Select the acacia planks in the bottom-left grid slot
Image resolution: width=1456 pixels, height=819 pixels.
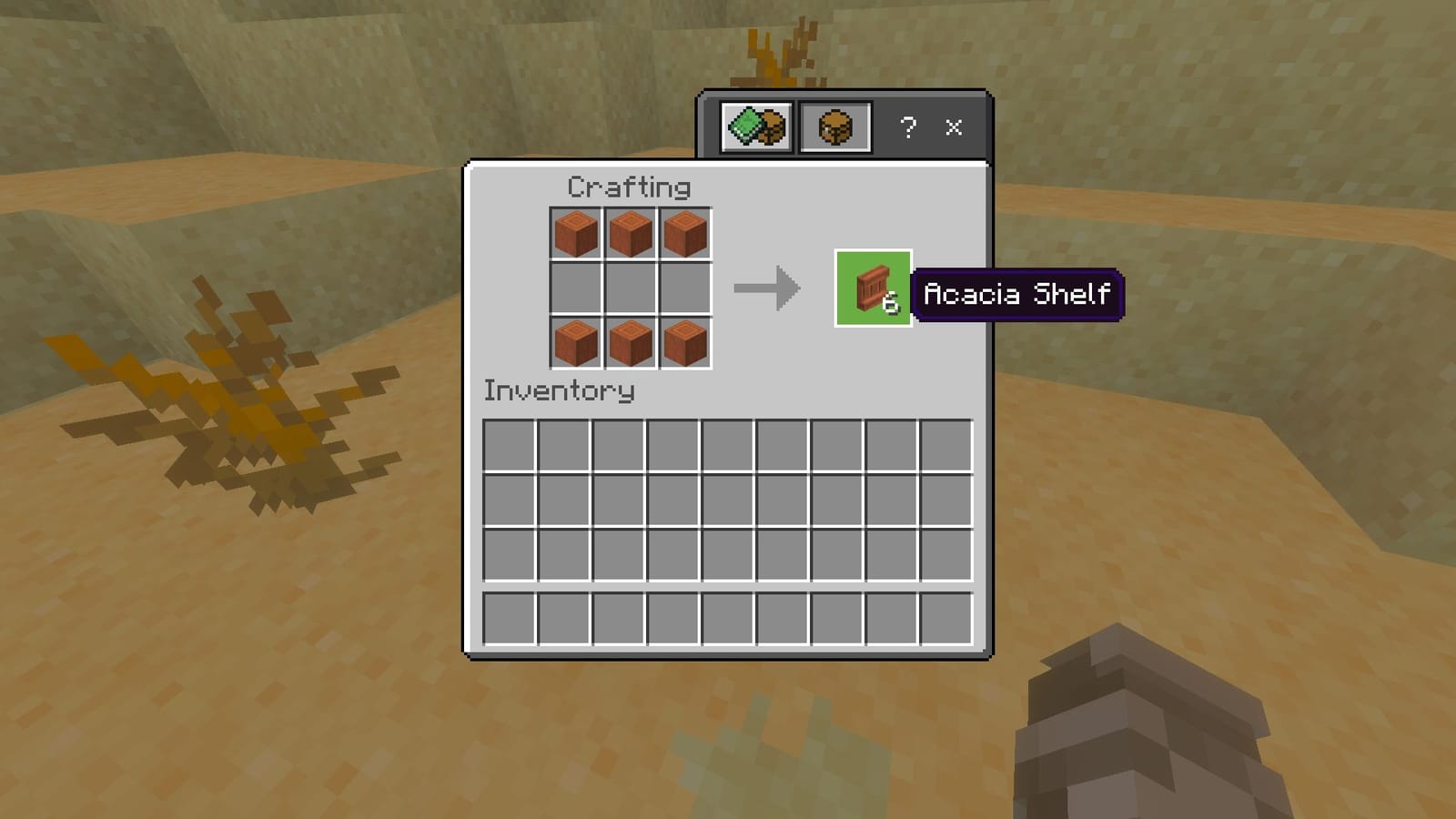pos(575,342)
